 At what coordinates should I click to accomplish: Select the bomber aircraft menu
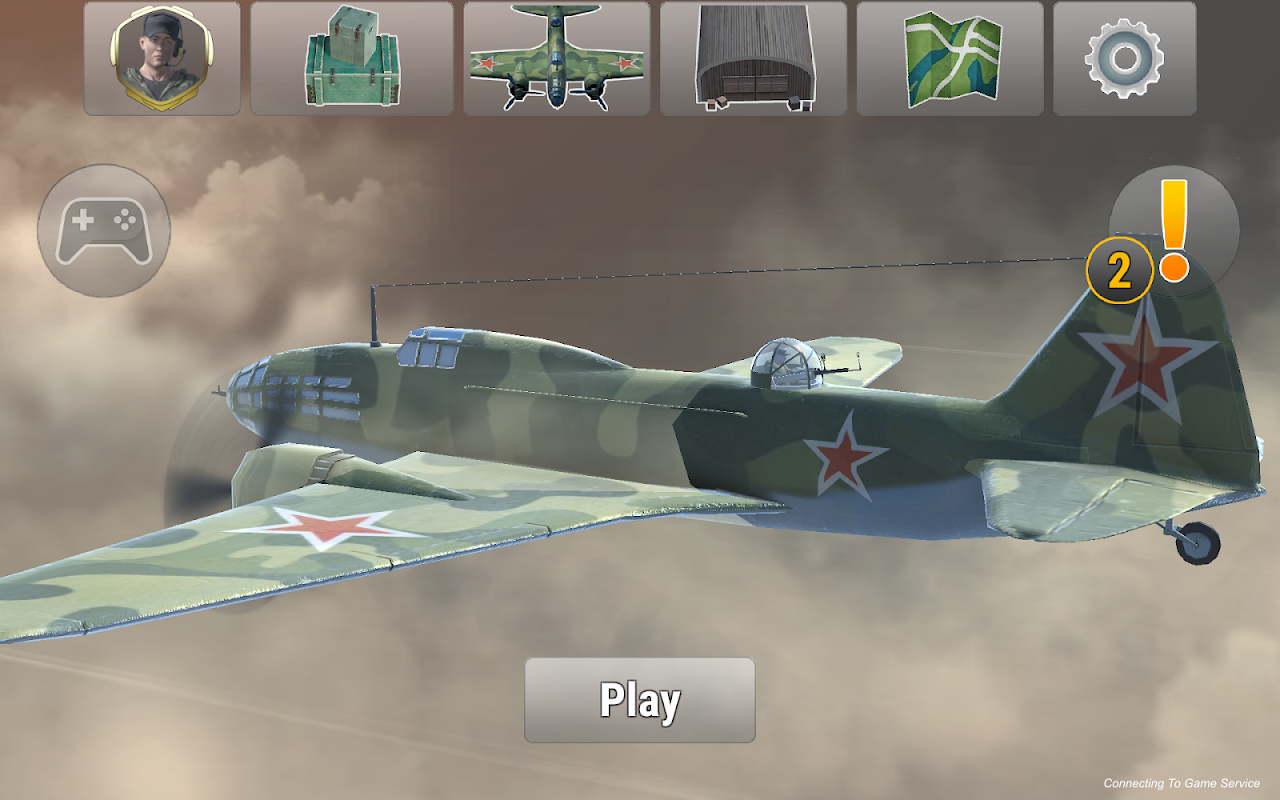[x=556, y=58]
